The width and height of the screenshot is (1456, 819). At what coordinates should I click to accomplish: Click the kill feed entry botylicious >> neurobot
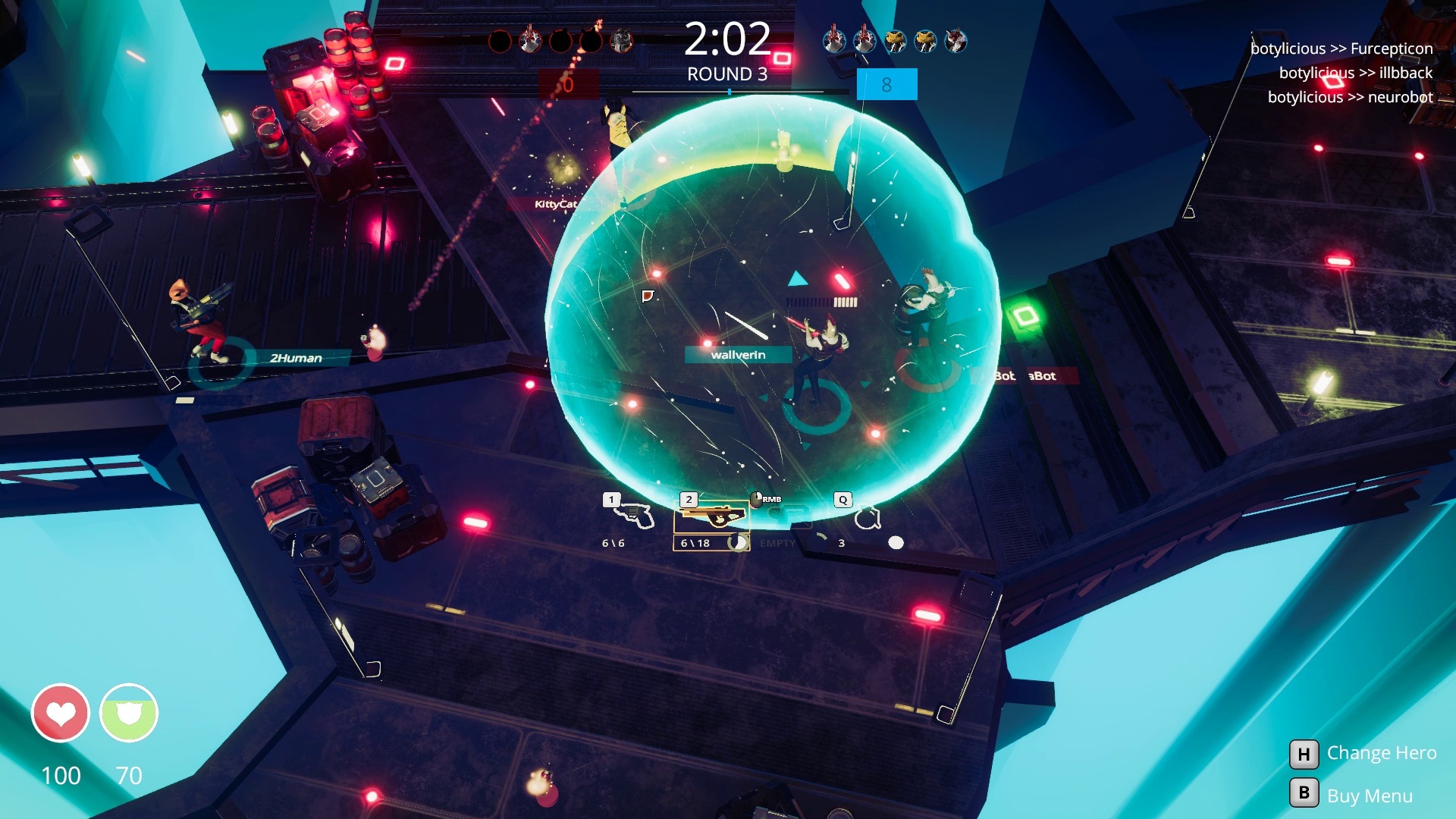pyautogui.click(x=1349, y=98)
